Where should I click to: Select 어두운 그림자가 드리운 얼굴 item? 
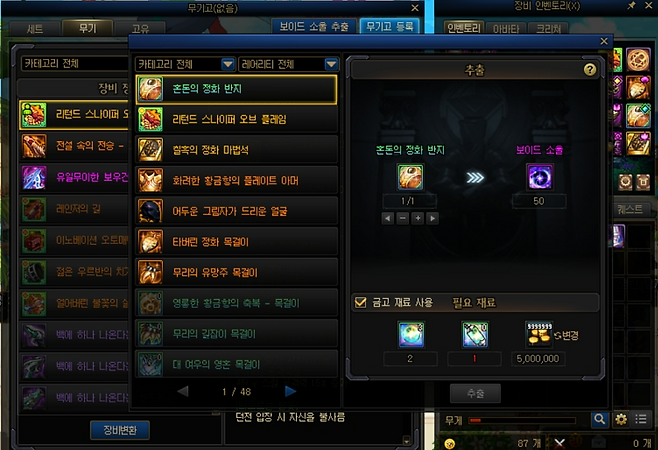point(235,211)
